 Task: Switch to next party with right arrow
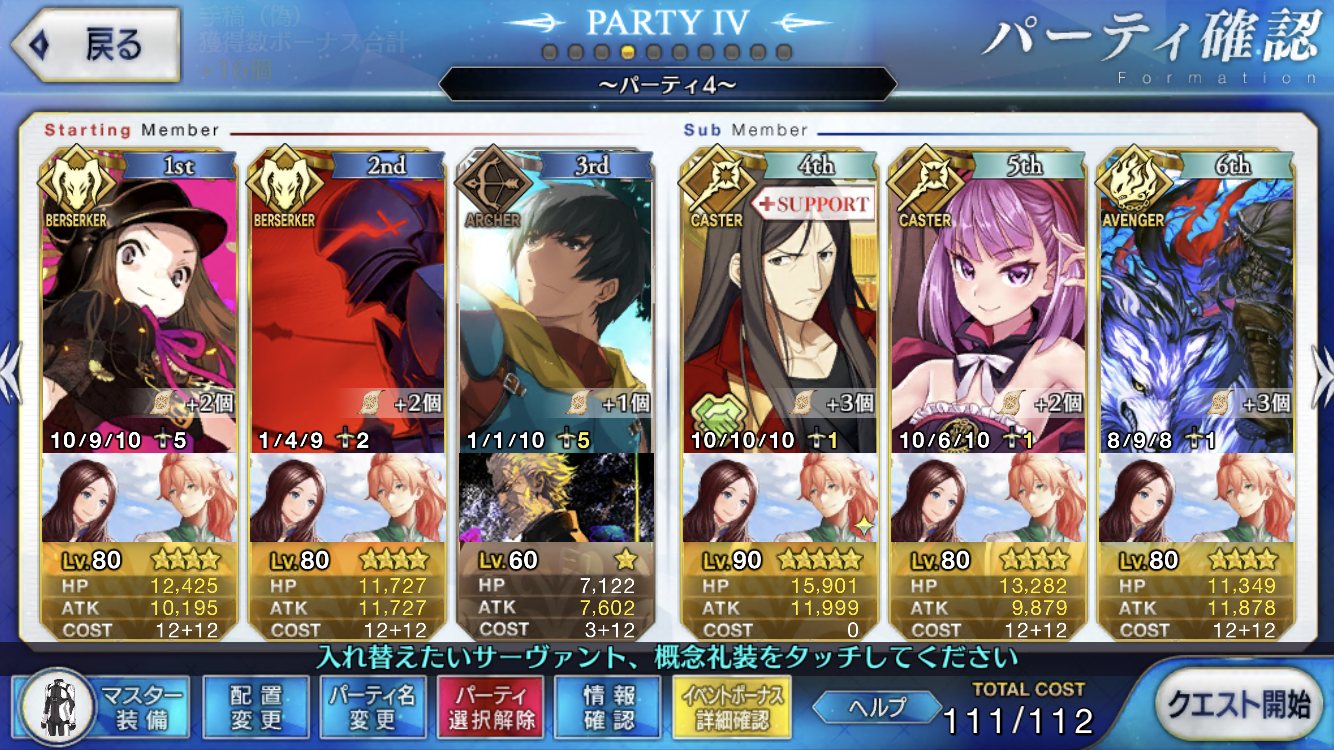[1322, 376]
